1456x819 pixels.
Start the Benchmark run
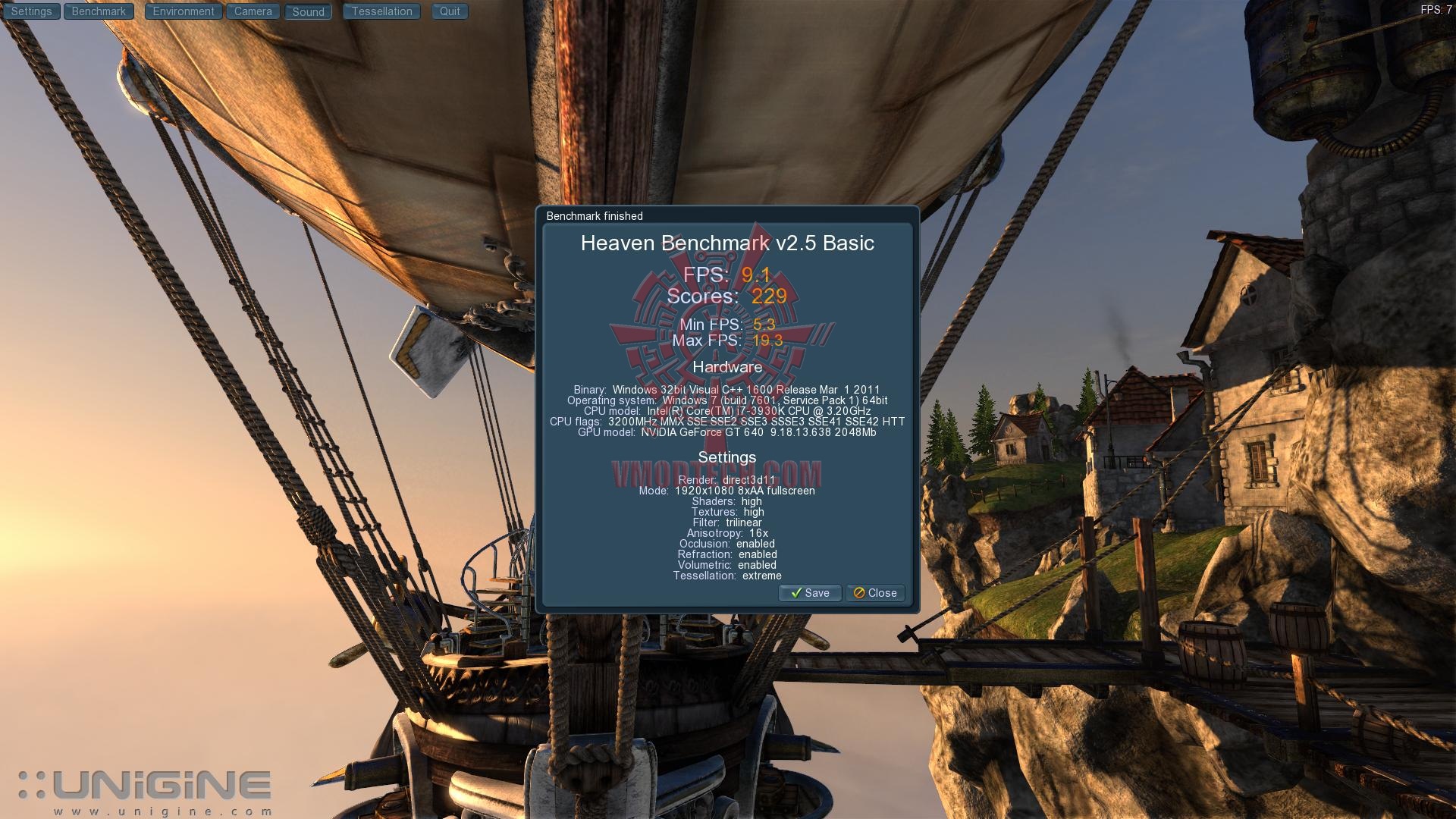[99, 11]
